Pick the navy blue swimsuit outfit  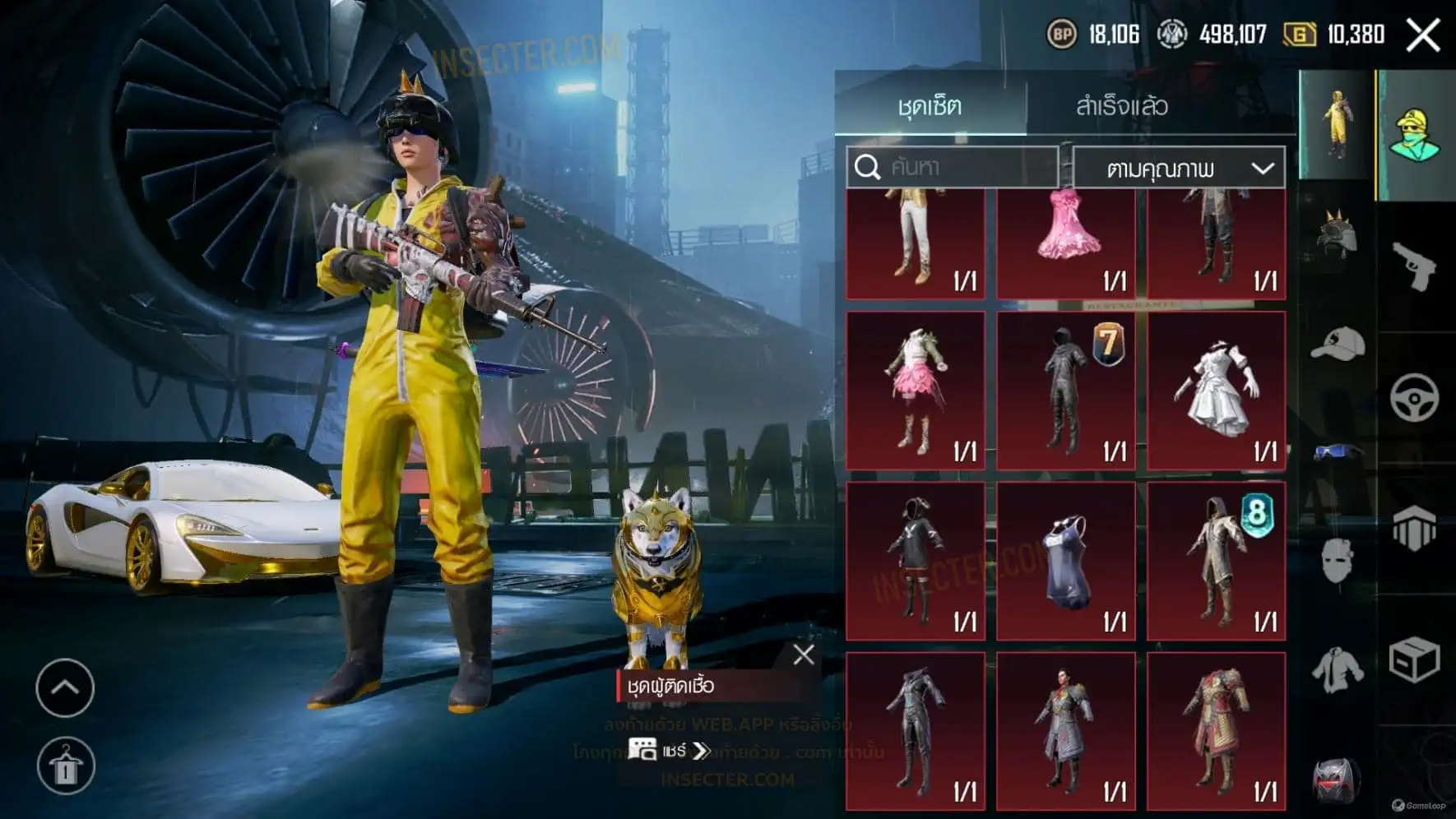click(x=1066, y=561)
